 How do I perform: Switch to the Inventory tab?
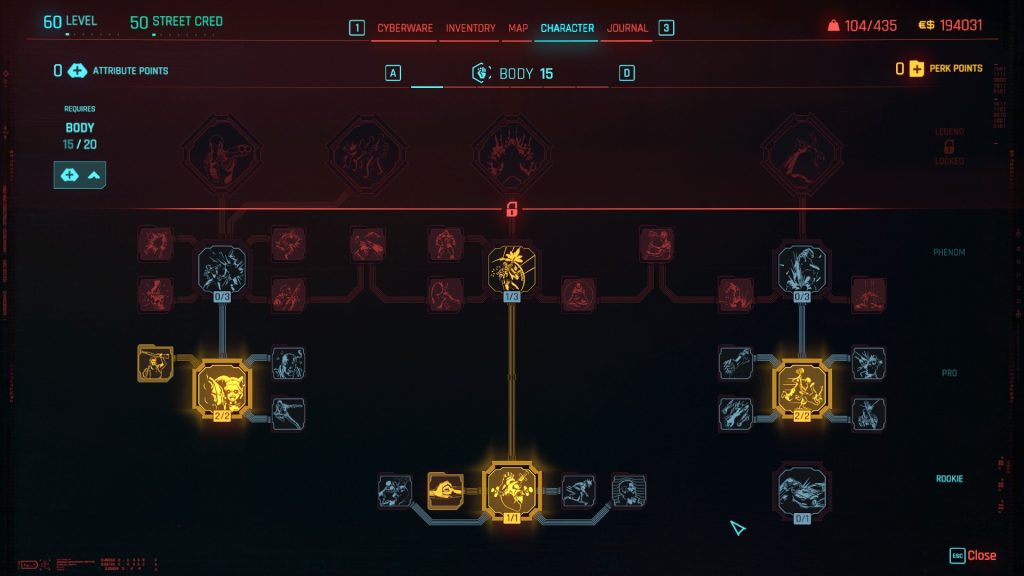470,28
